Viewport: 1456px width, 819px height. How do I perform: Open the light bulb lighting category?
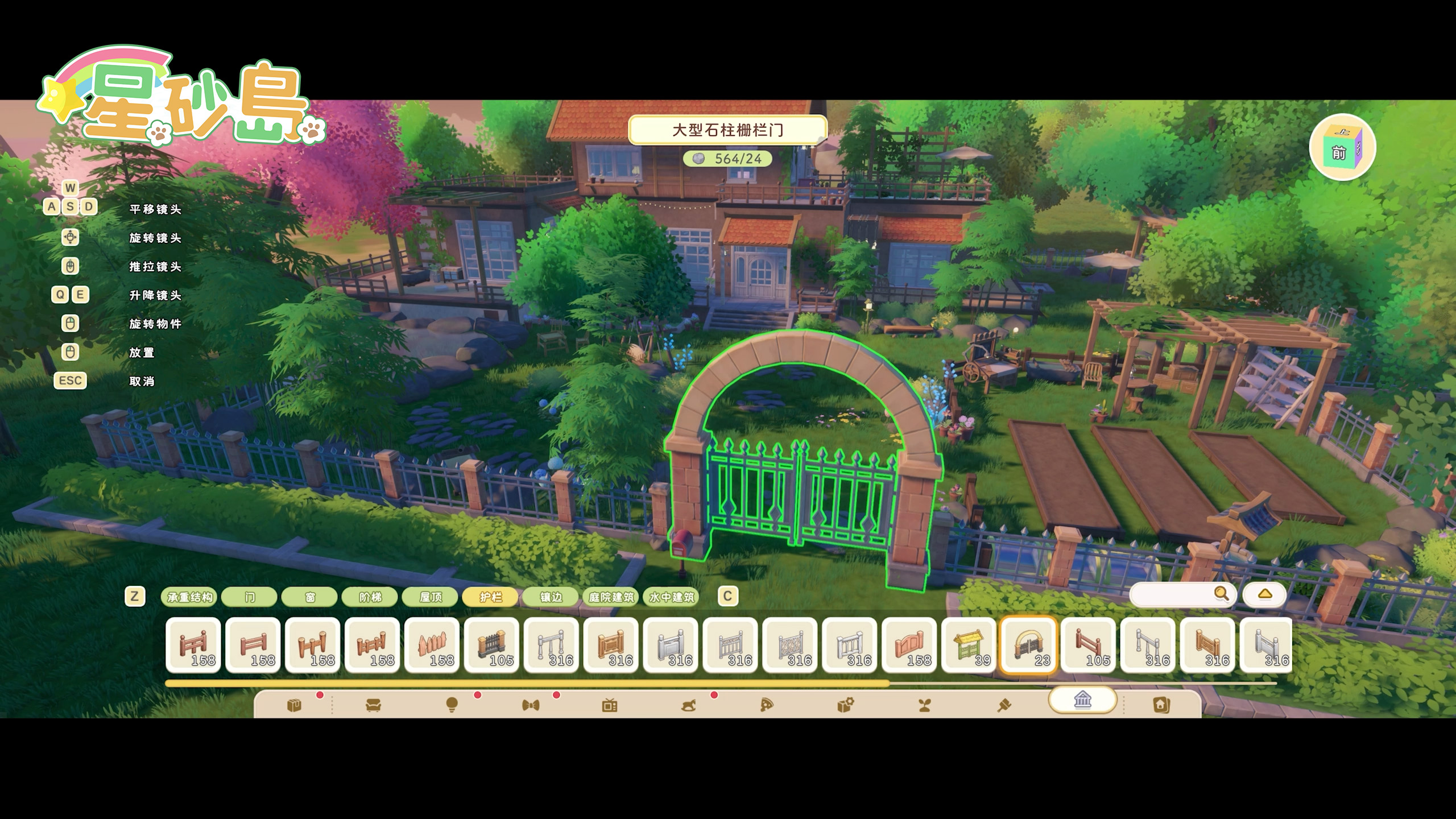click(x=452, y=706)
